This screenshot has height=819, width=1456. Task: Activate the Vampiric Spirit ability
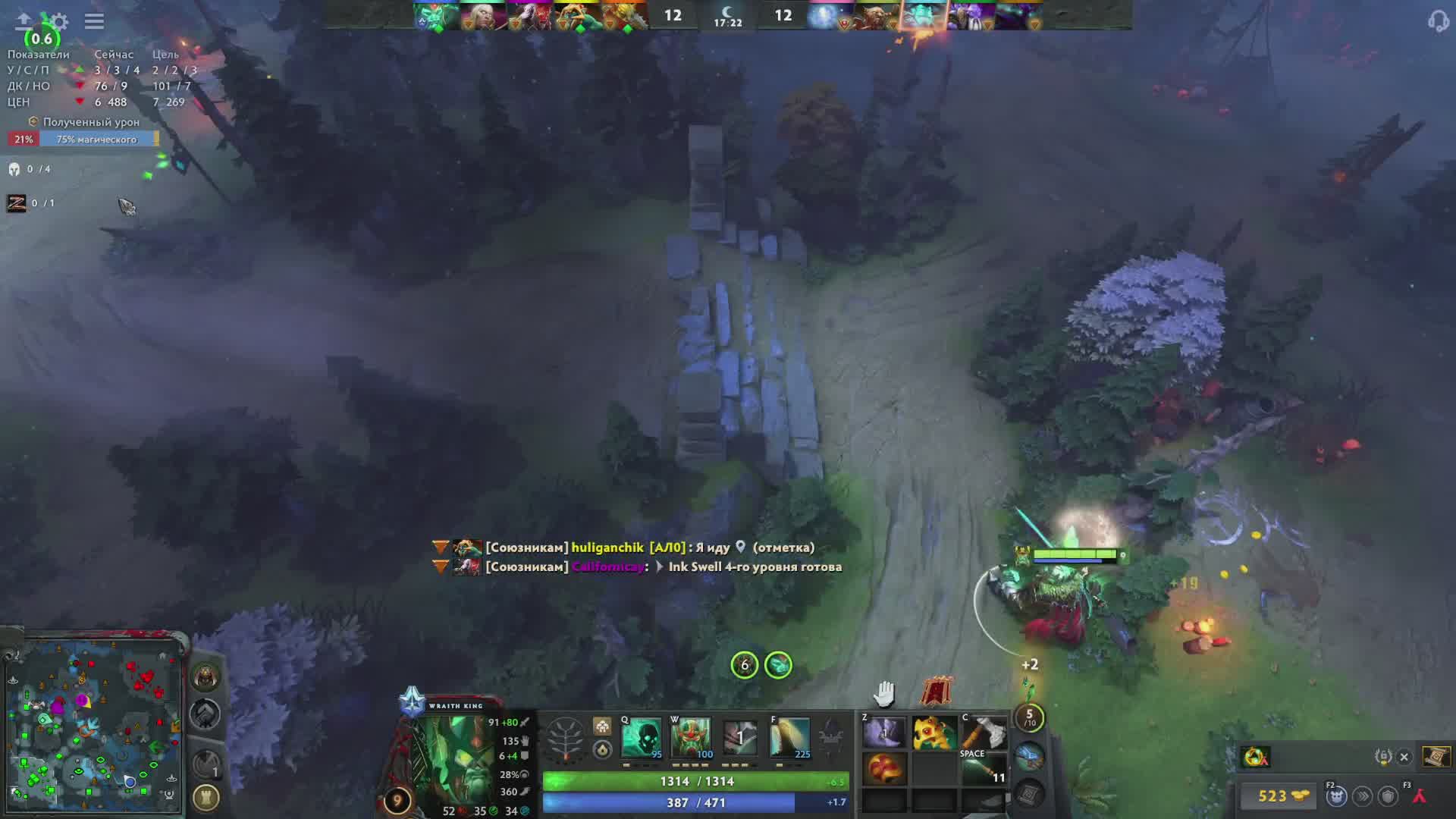coord(691,737)
